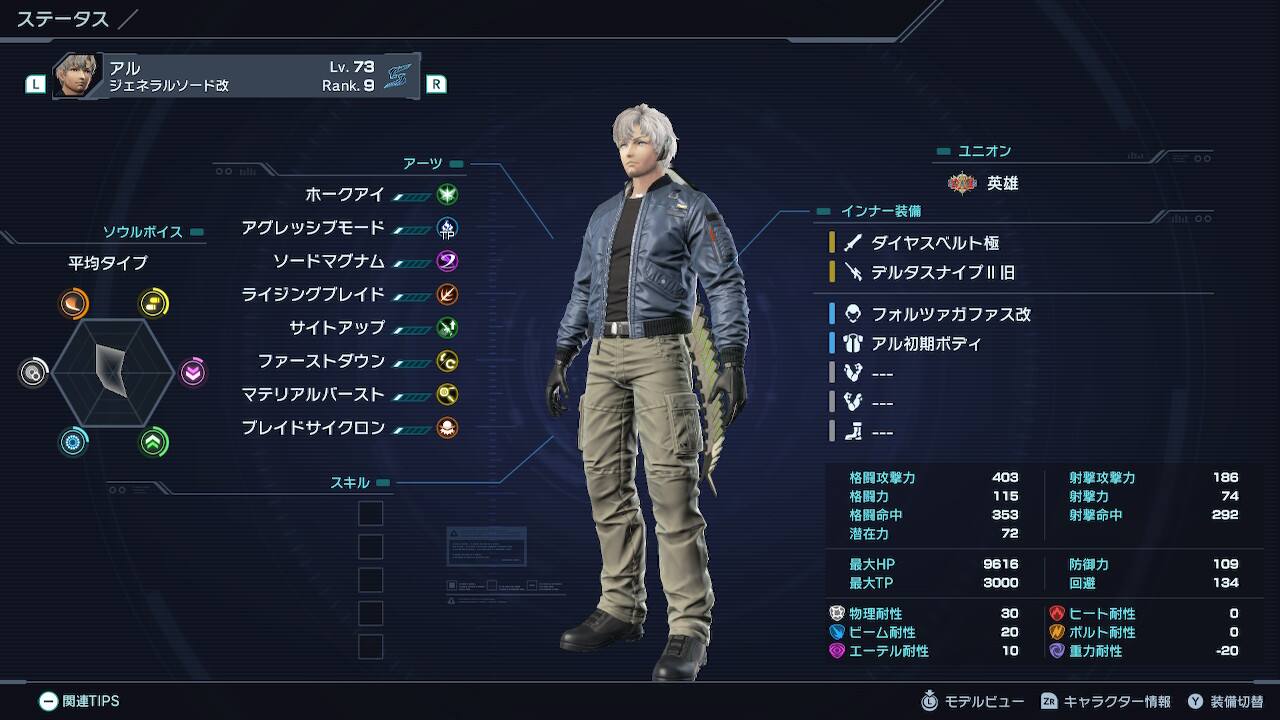Image resolution: width=1280 pixels, height=720 pixels.
Task: Select the ライジングブレイド art
Action: [313, 294]
